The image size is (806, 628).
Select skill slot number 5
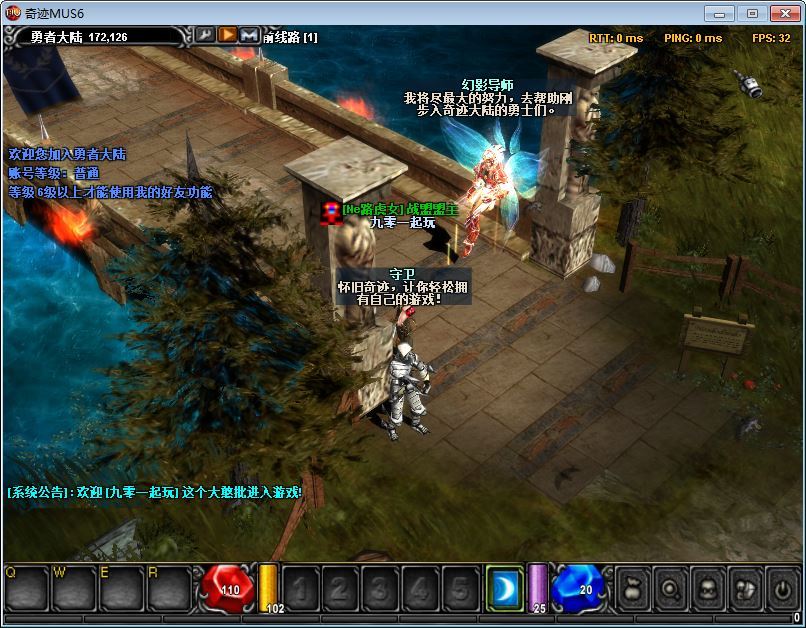point(460,588)
